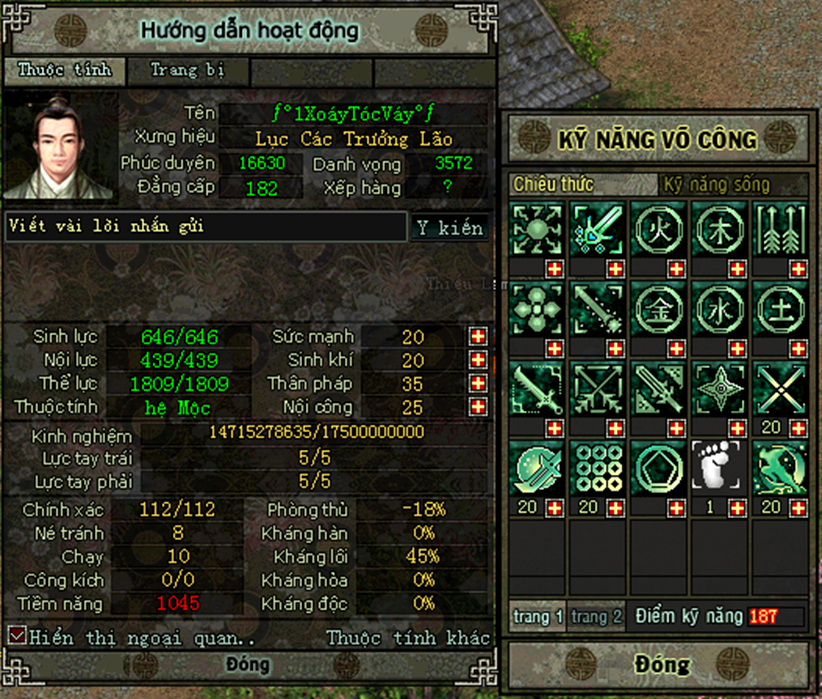Screen dimensions: 822x699
Task: Raise Thân pháp by one point
Action: [x=478, y=384]
